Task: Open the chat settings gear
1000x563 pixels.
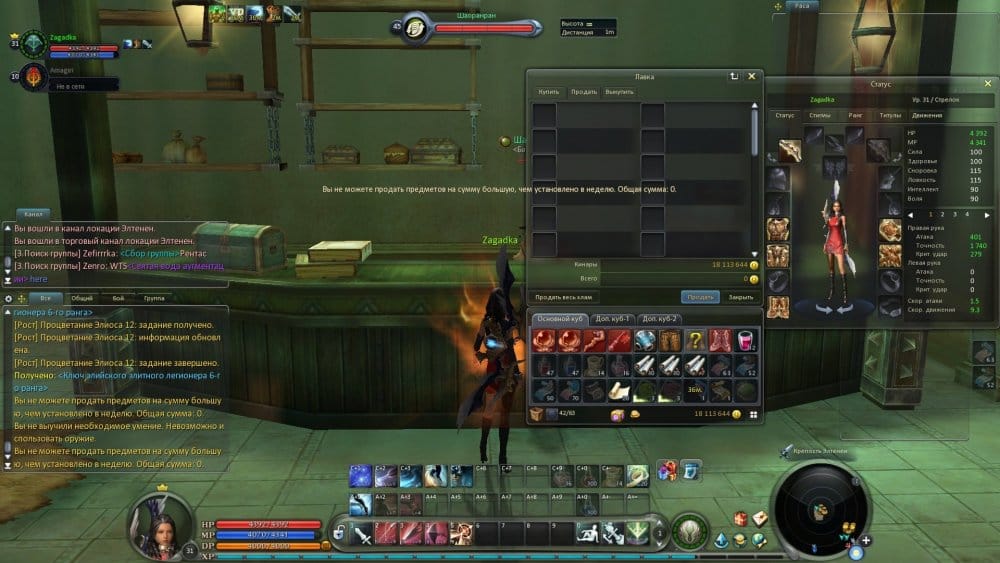Action: [x=9, y=298]
